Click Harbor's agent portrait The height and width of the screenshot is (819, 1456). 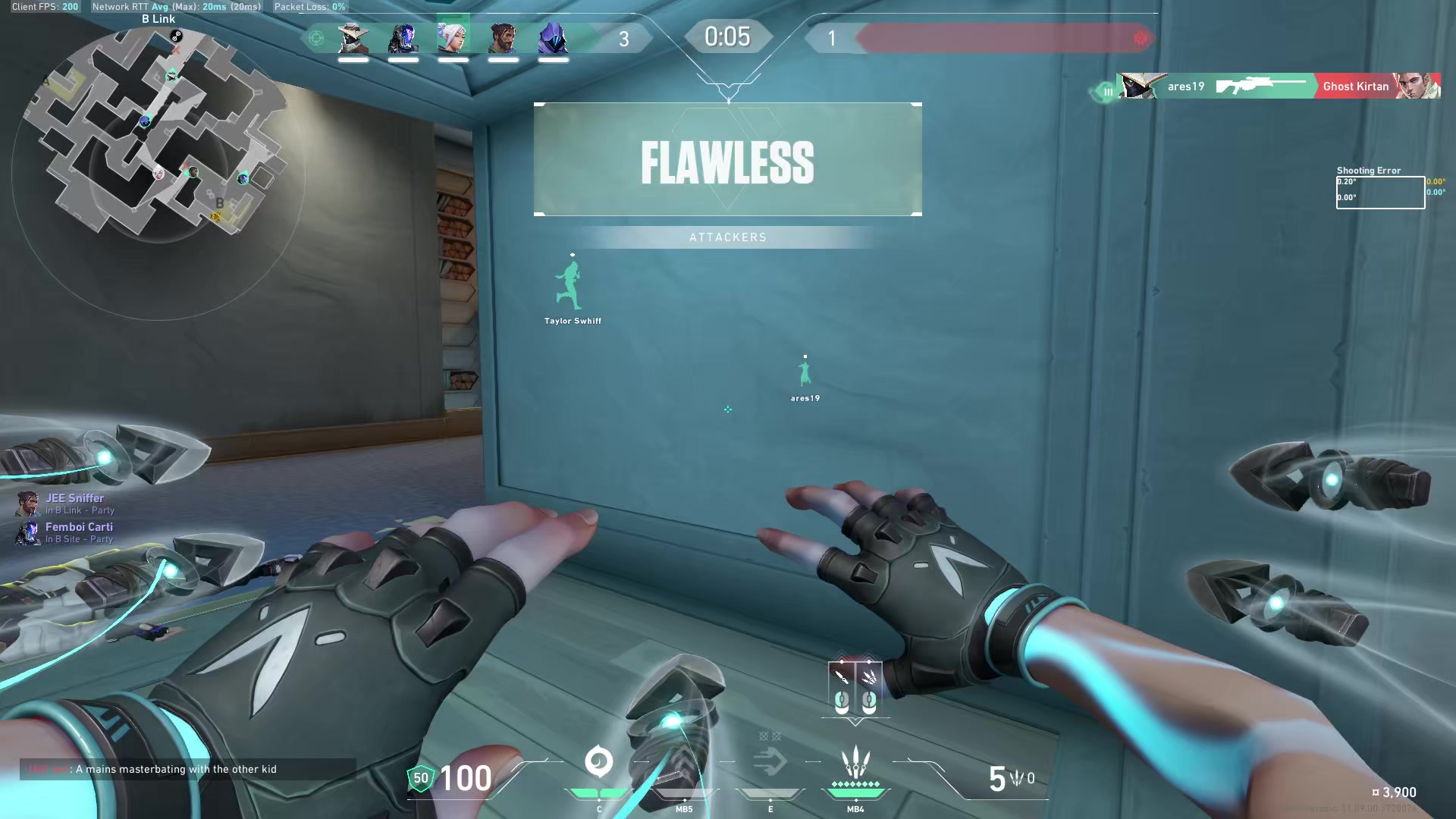pos(502,39)
